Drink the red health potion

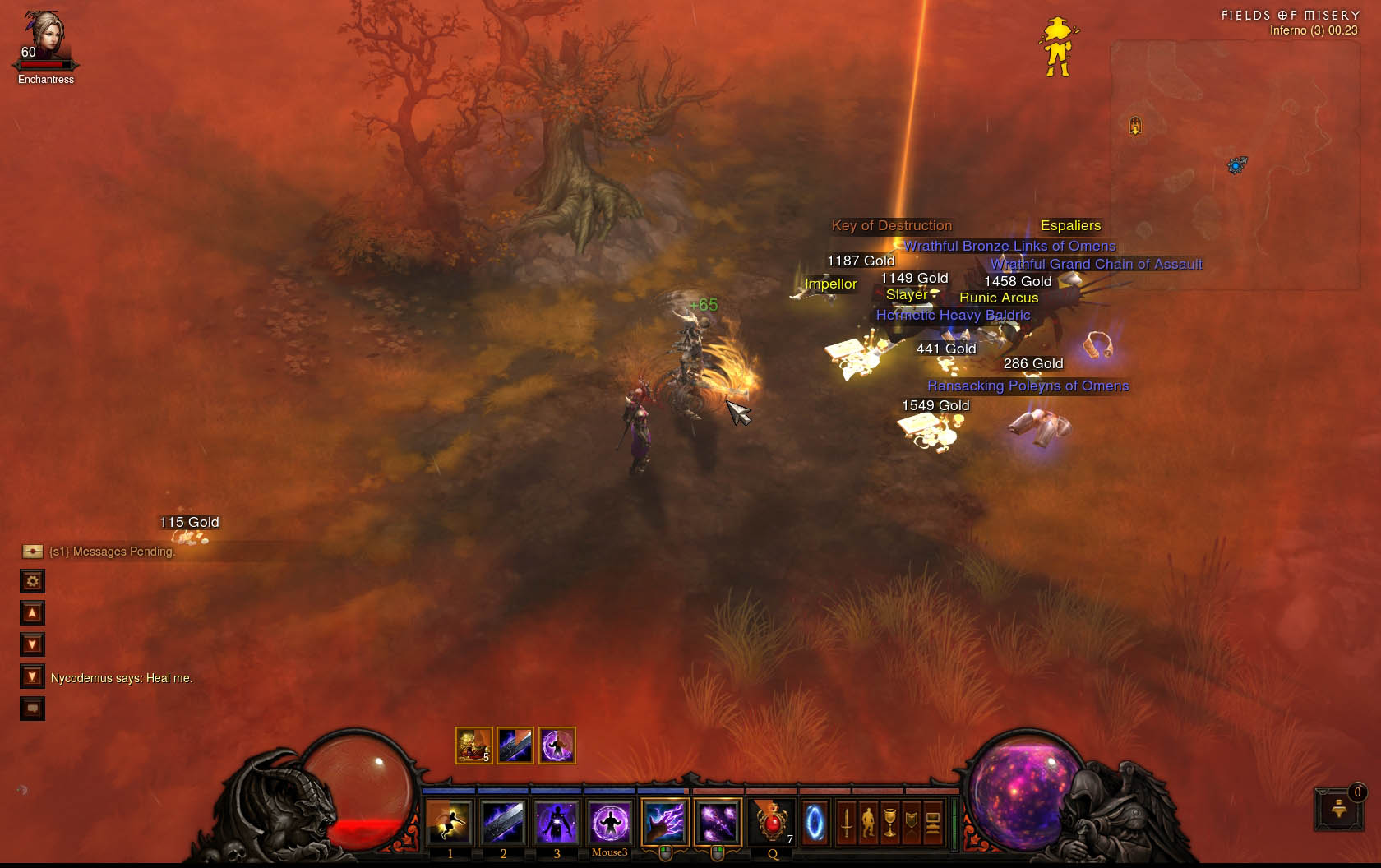point(772,821)
